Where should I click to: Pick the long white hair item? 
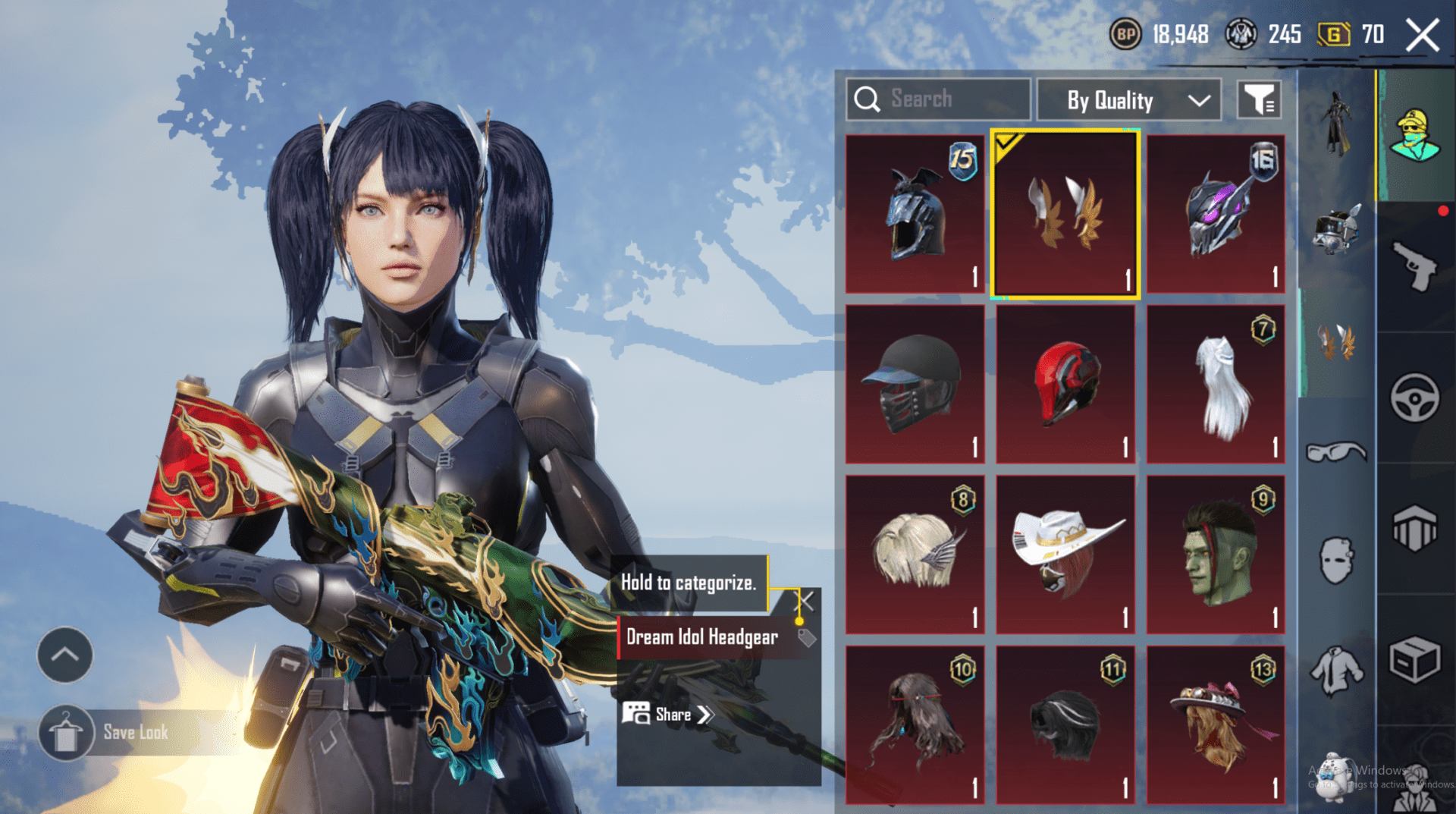pos(1216,384)
